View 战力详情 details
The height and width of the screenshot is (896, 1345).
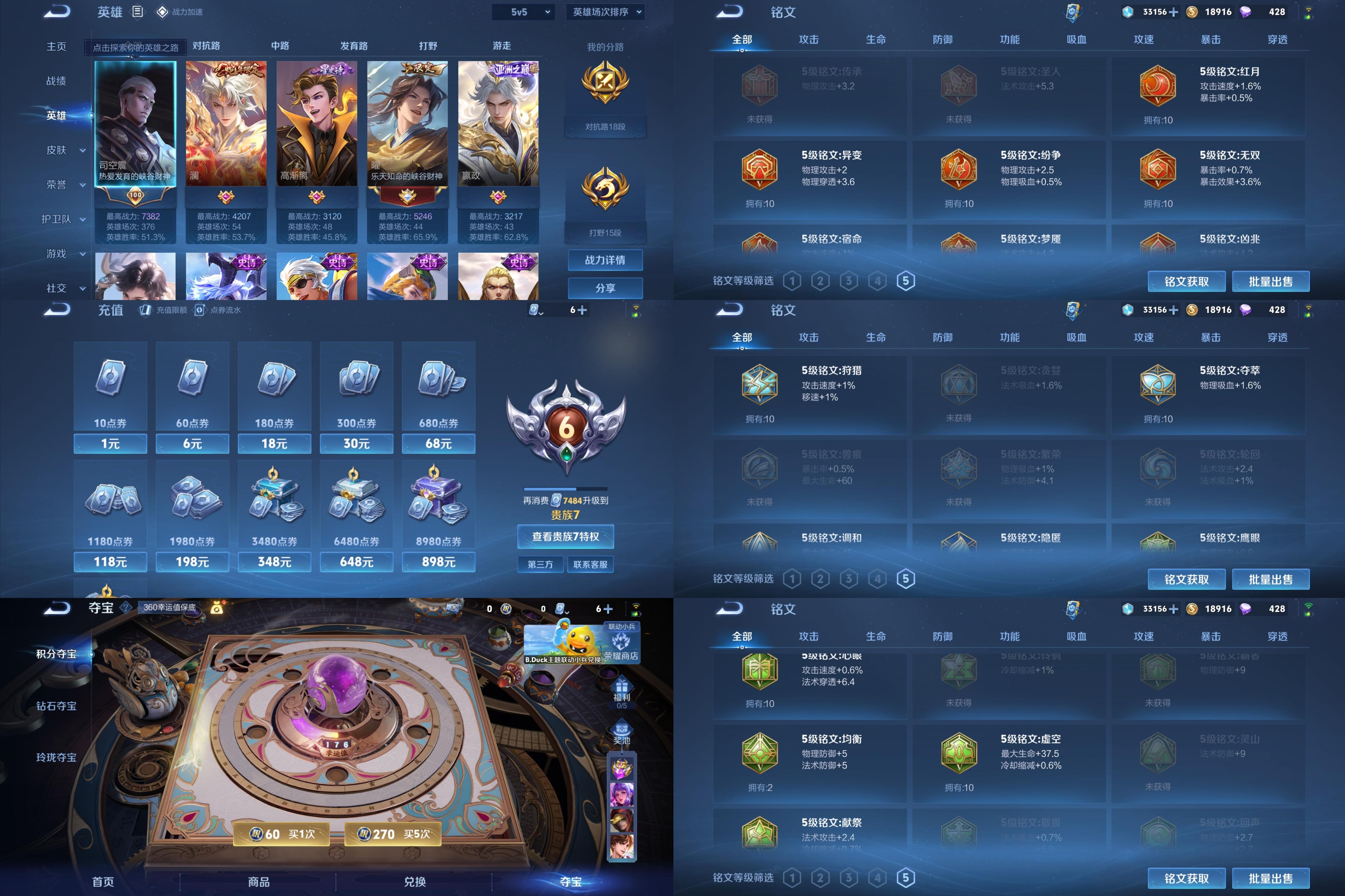[605, 260]
